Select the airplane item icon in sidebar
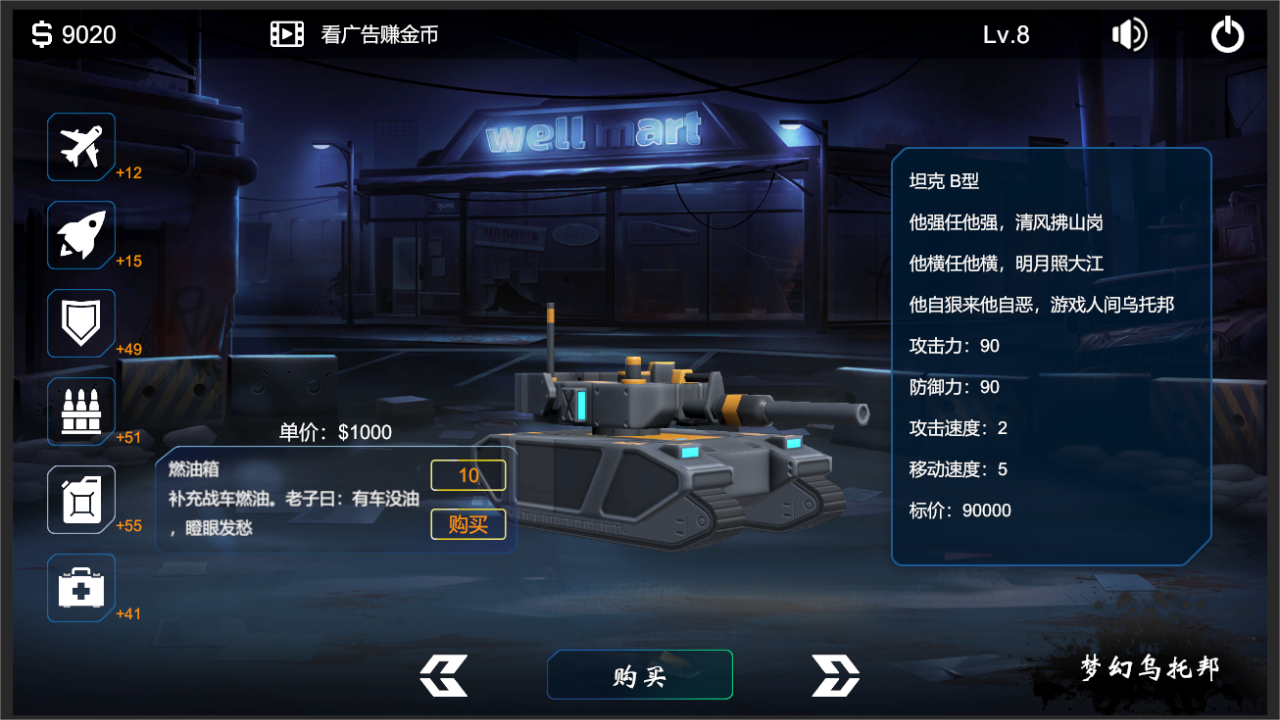This screenshot has height=720, width=1280. pyautogui.click(x=81, y=146)
